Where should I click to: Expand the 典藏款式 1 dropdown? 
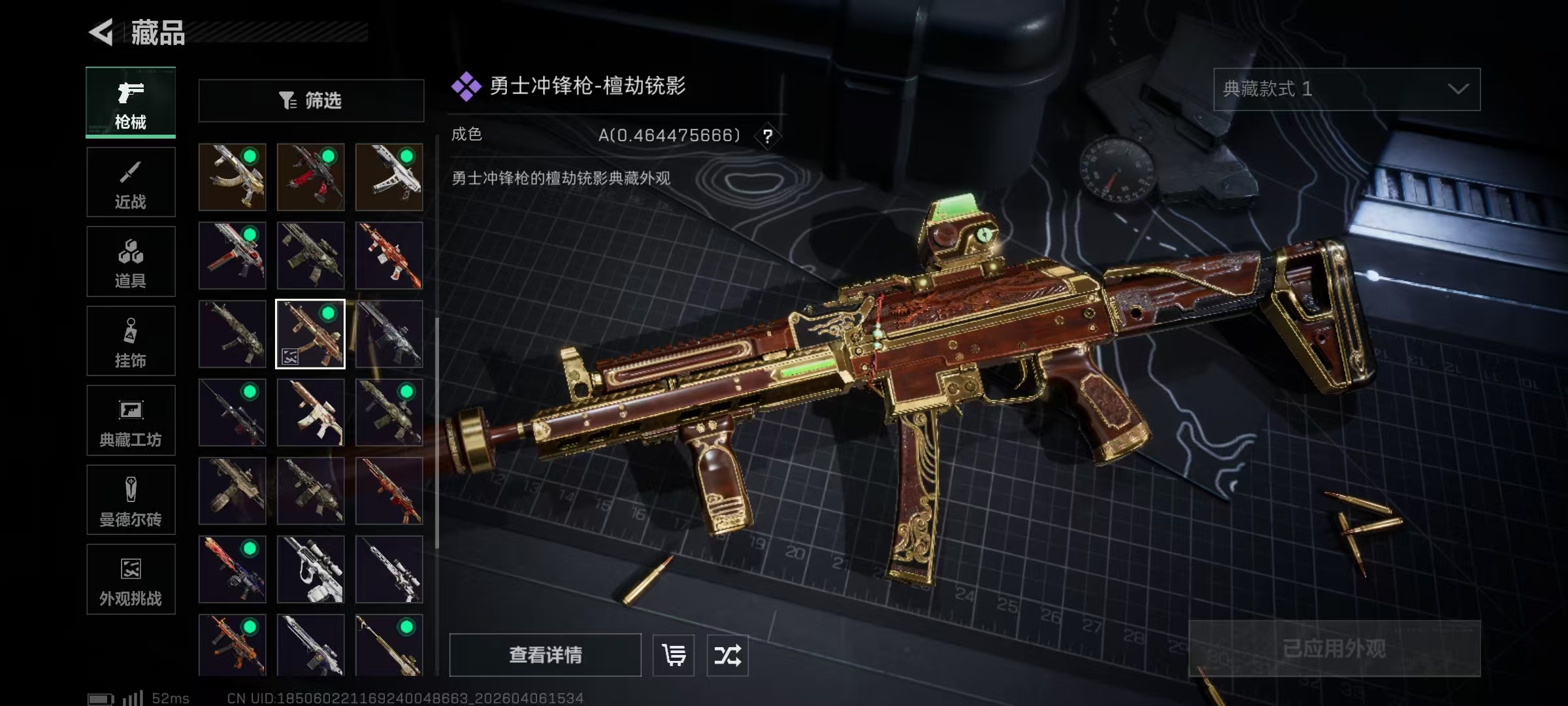point(1347,90)
